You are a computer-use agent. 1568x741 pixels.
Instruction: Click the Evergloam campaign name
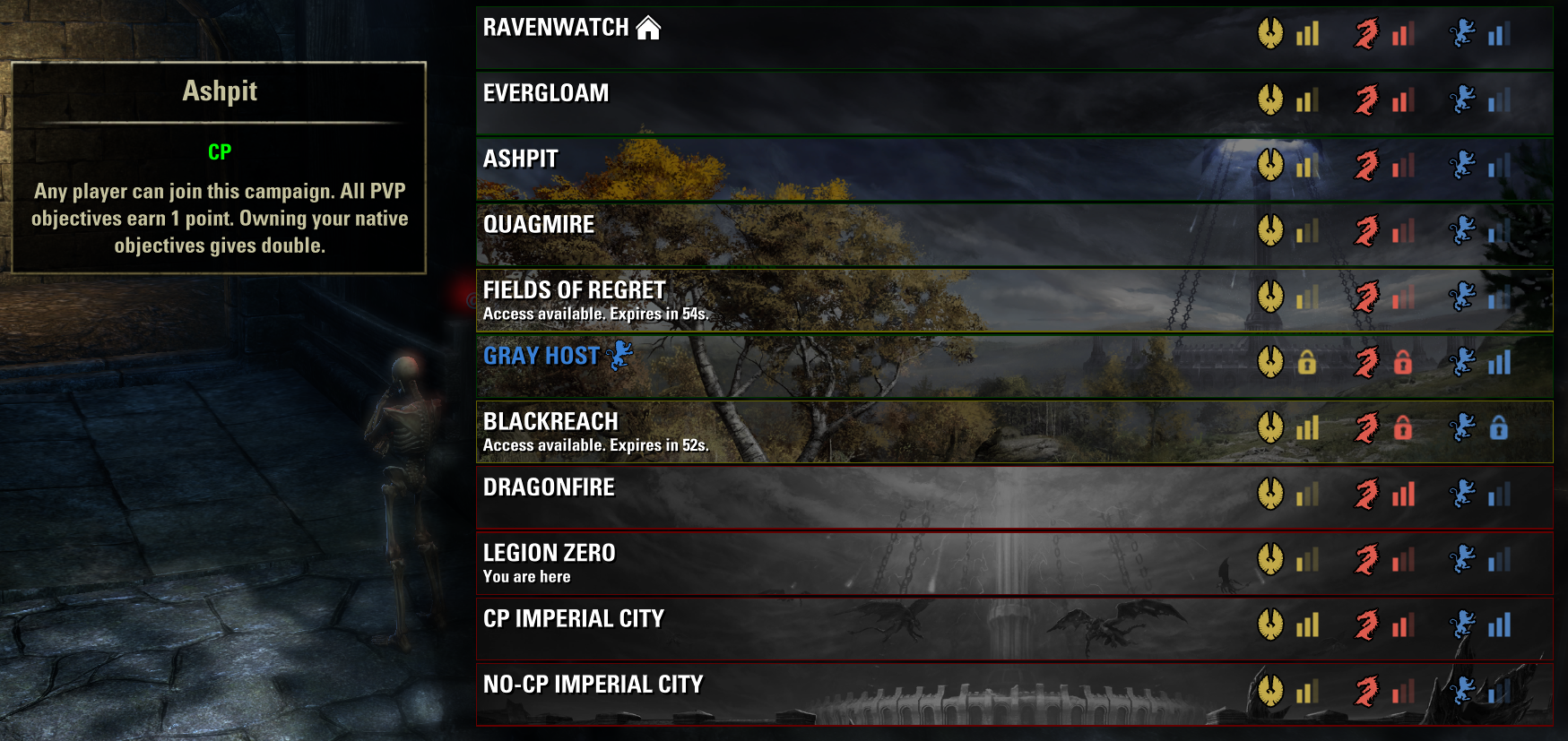(545, 92)
